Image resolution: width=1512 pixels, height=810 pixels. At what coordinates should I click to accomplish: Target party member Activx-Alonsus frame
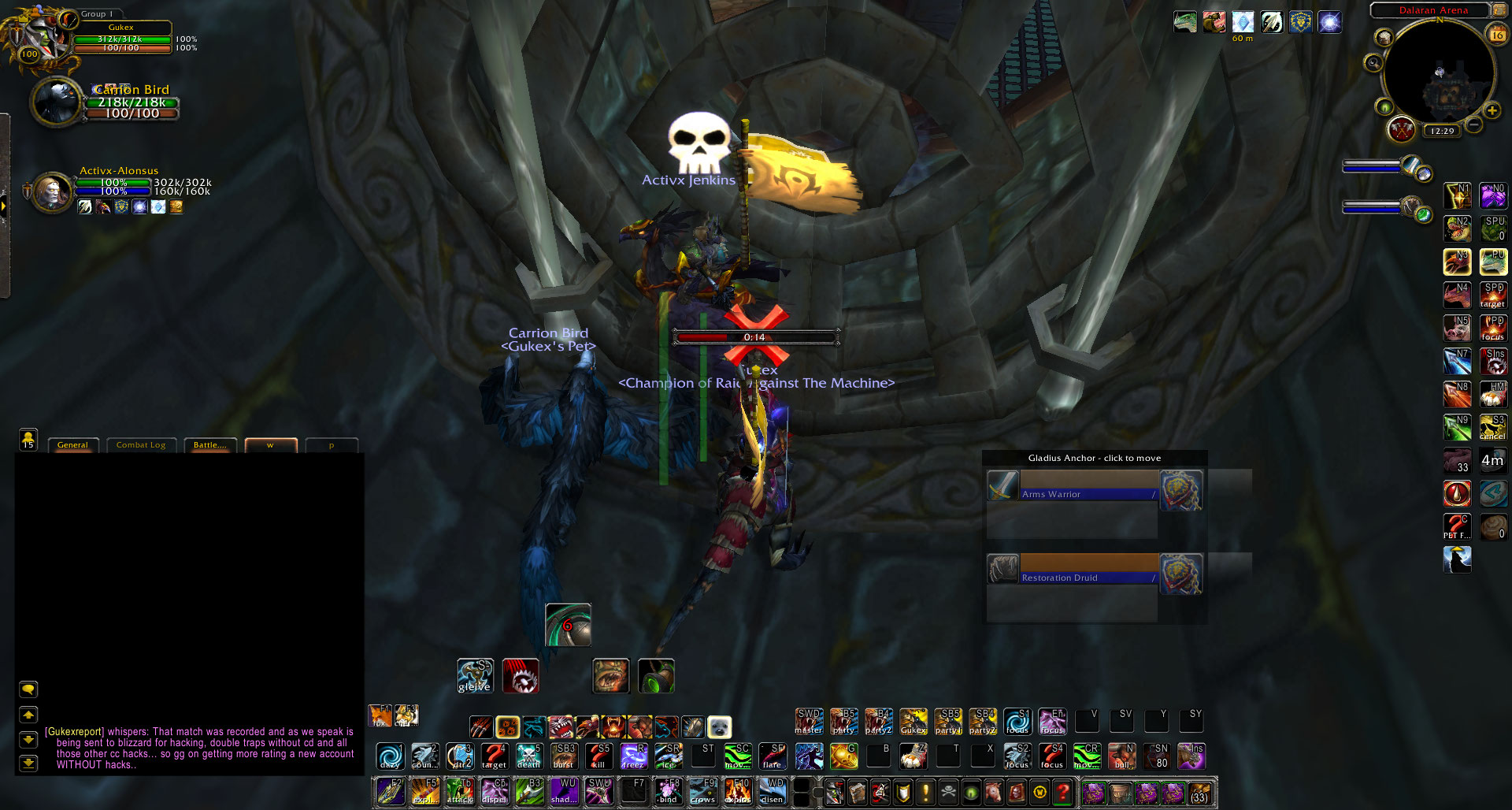(x=52, y=191)
